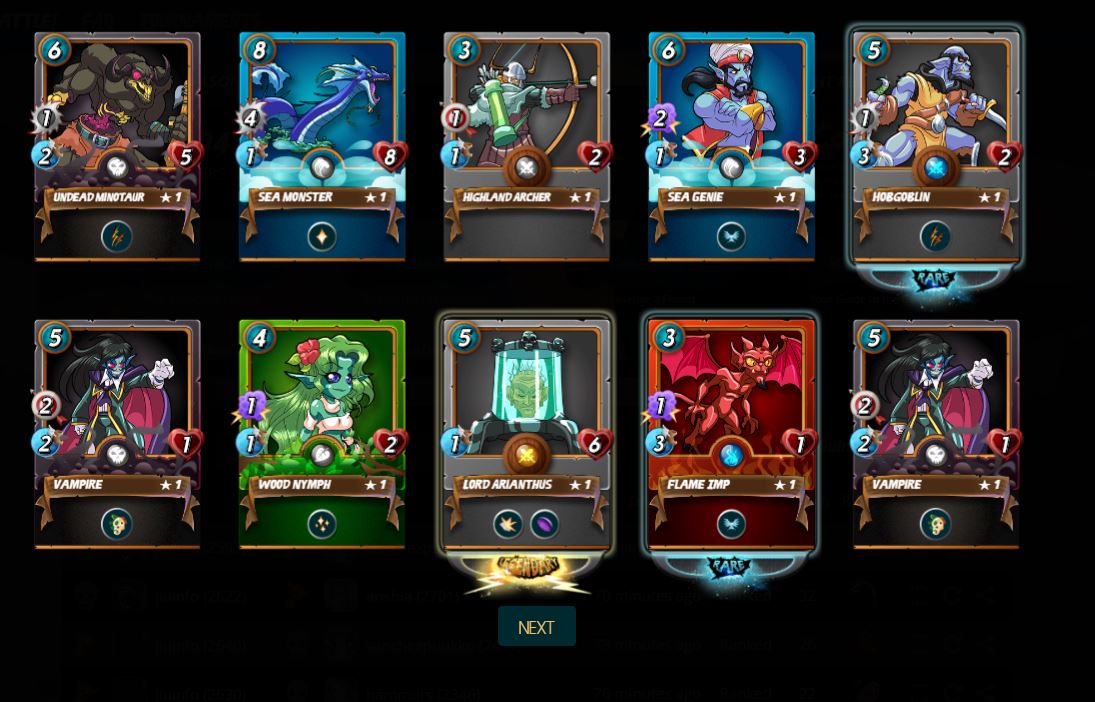This screenshot has width=1095, height=702.
Task: Show Undead Minotaur's lightning ability icon
Action: (x=117, y=237)
